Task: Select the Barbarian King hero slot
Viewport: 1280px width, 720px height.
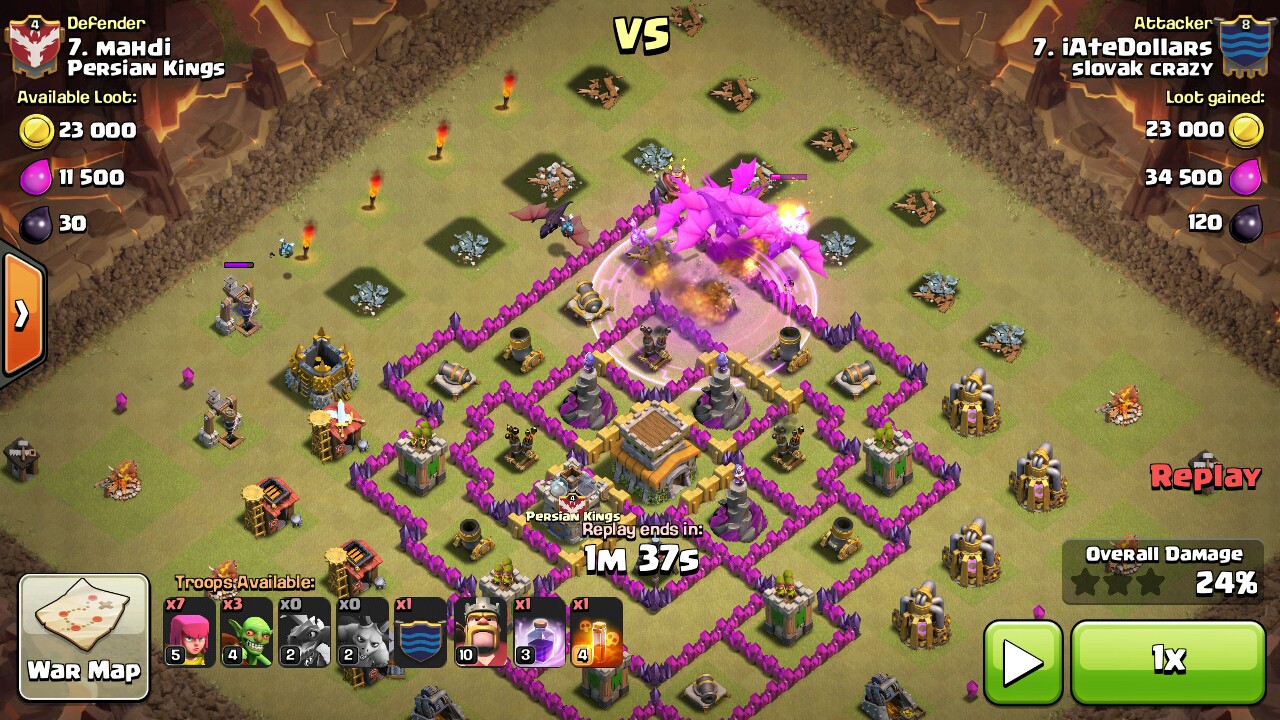Action: tap(480, 632)
